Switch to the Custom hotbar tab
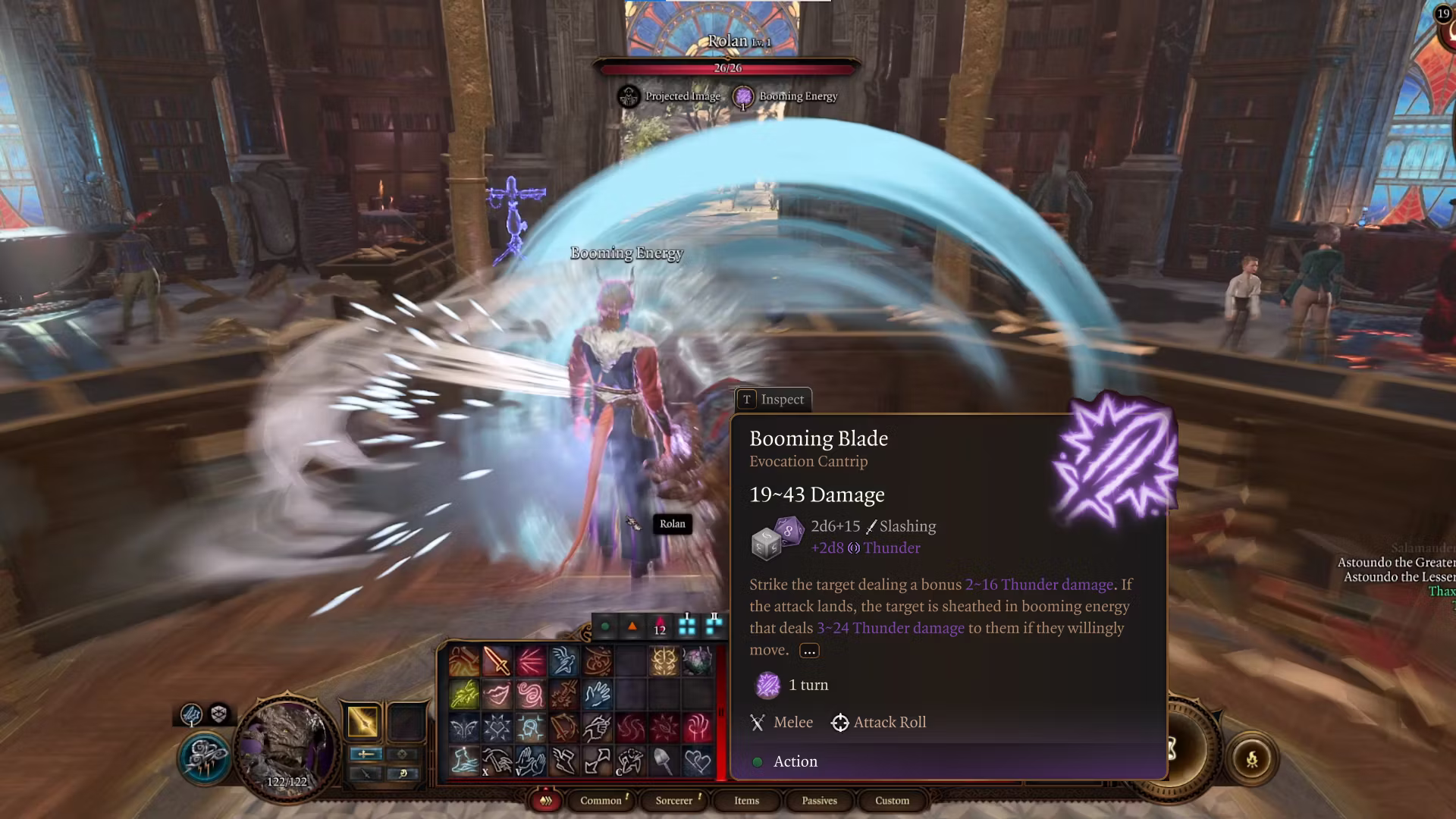This screenshot has width=1456, height=819. (x=892, y=801)
